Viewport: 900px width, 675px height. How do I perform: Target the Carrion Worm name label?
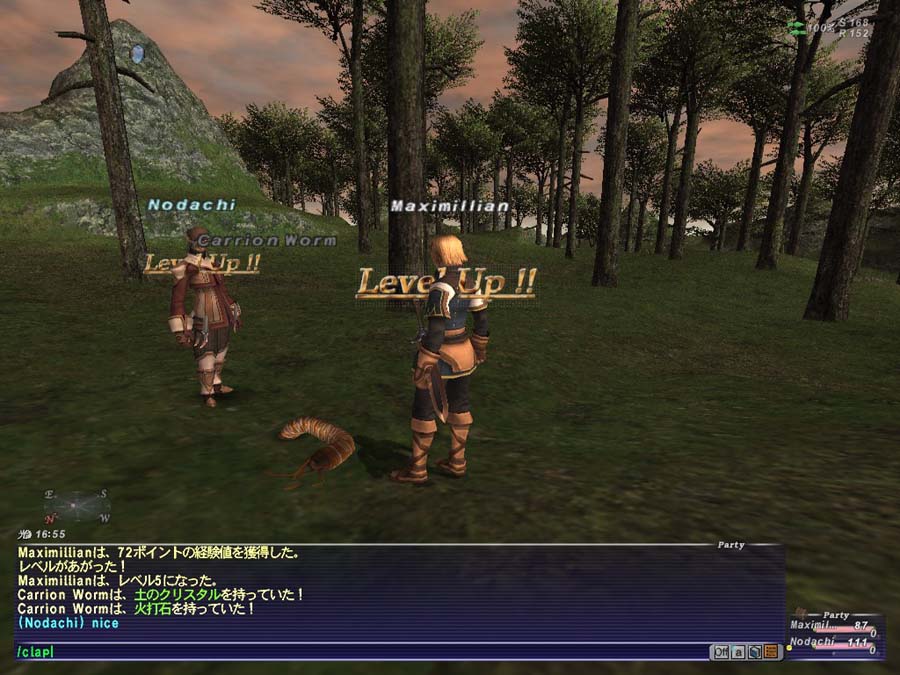(x=266, y=241)
